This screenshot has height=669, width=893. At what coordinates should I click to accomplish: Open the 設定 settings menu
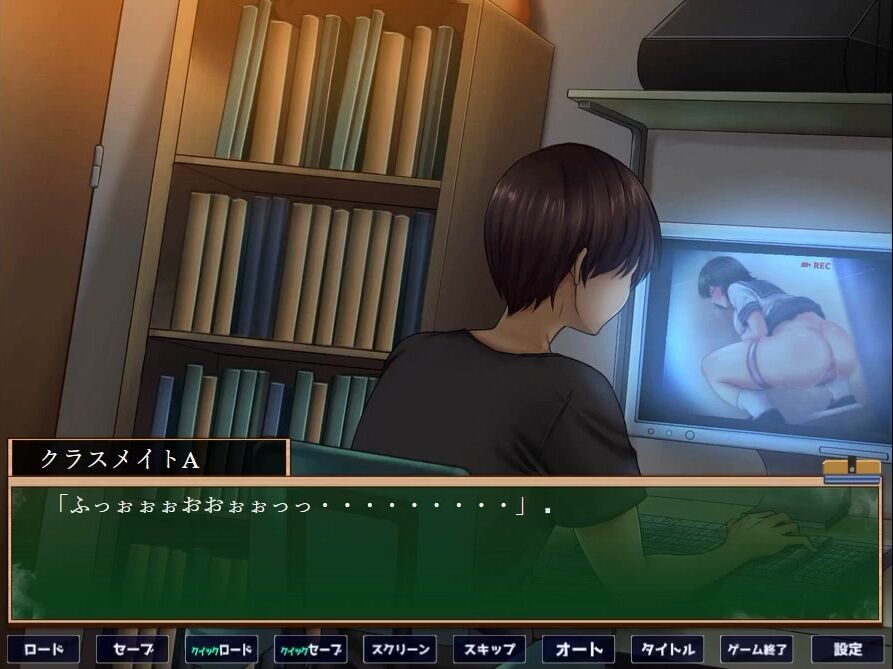847,649
